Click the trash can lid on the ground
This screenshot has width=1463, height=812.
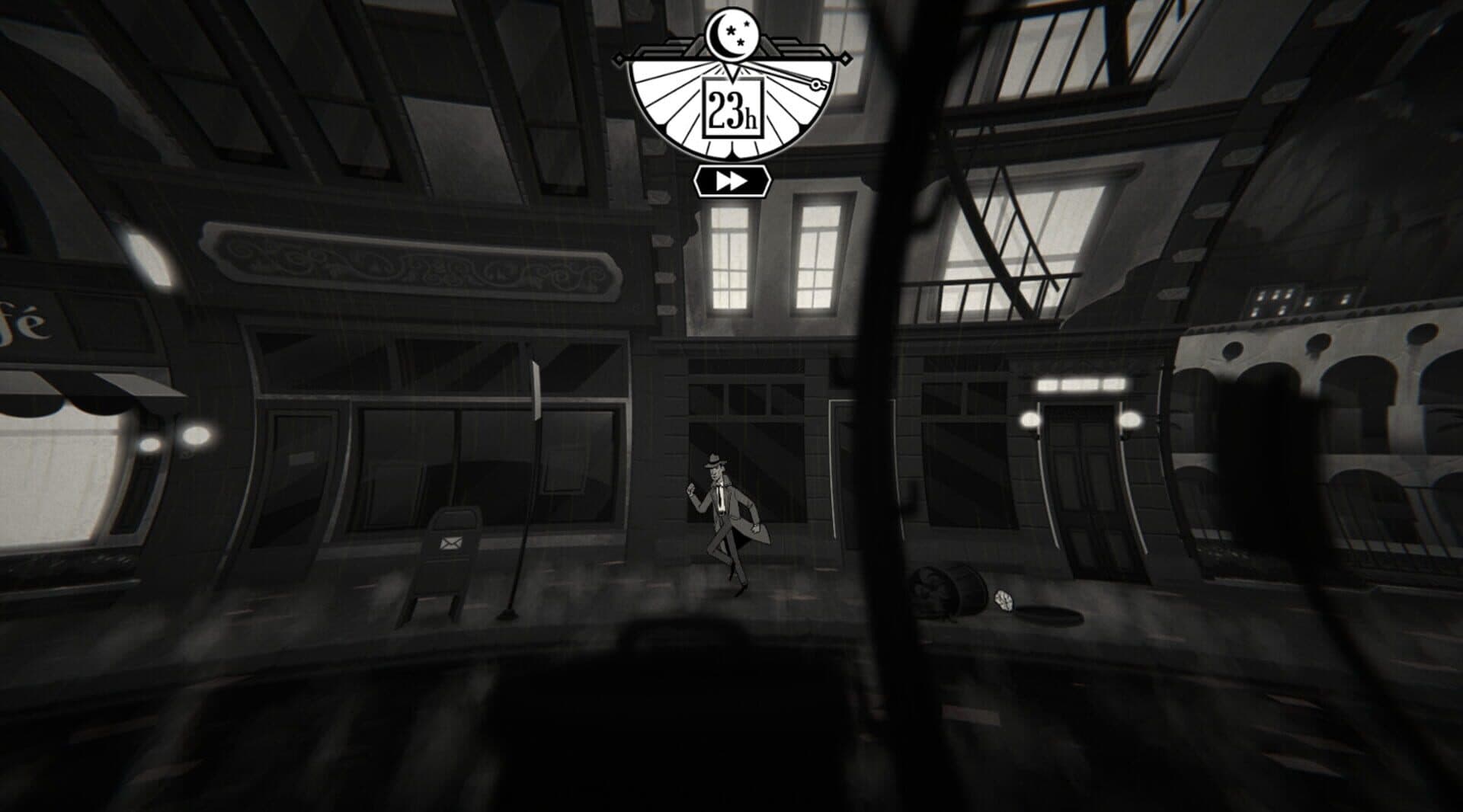[x=1004, y=601]
